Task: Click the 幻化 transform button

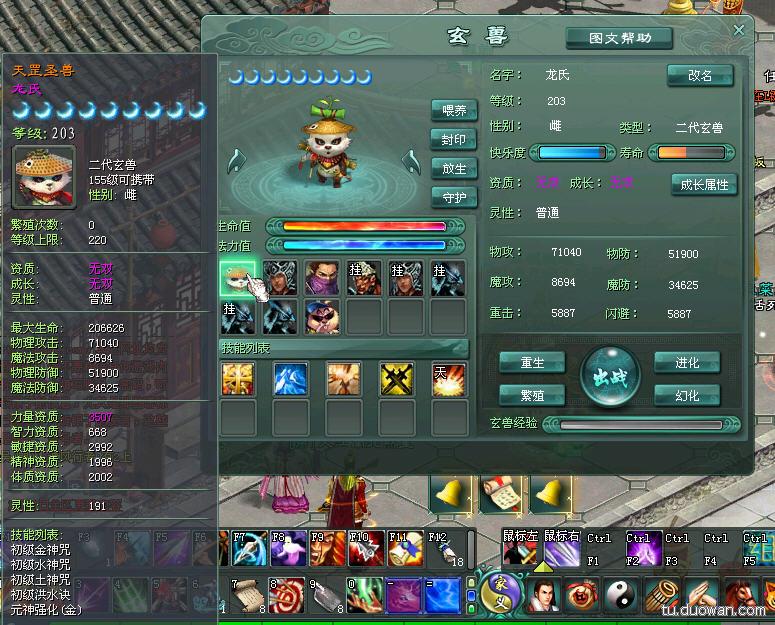Action: [x=687, y=395]
